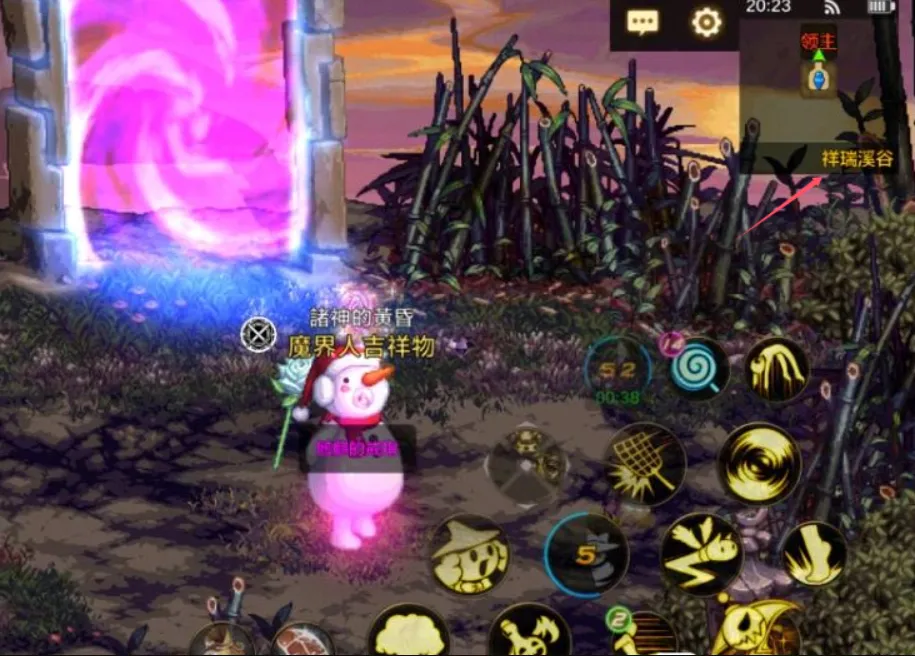Tap the faded four-way skill wheel

pos(527,464)
